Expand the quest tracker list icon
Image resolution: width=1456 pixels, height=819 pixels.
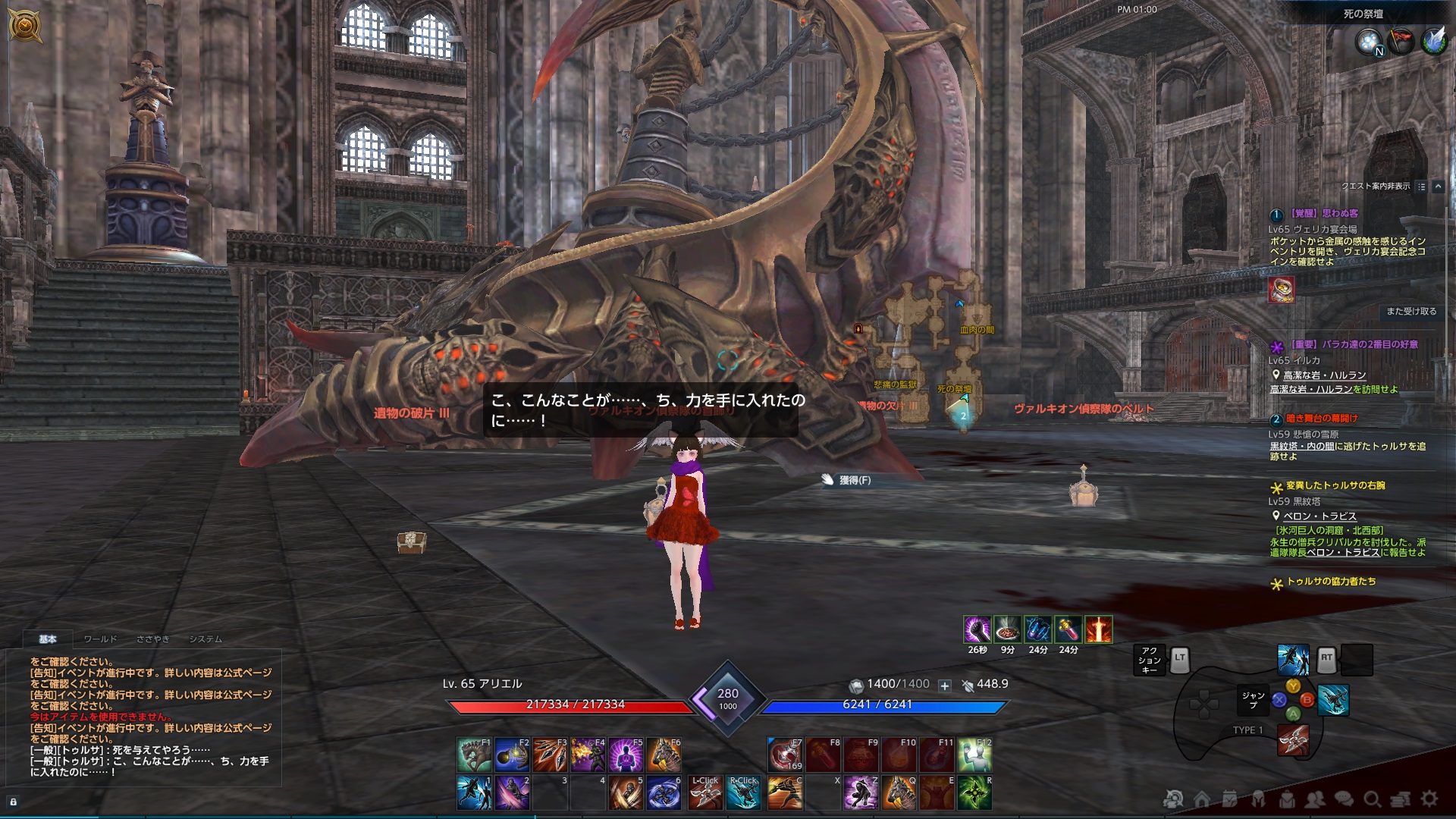tap(1420, 187)
